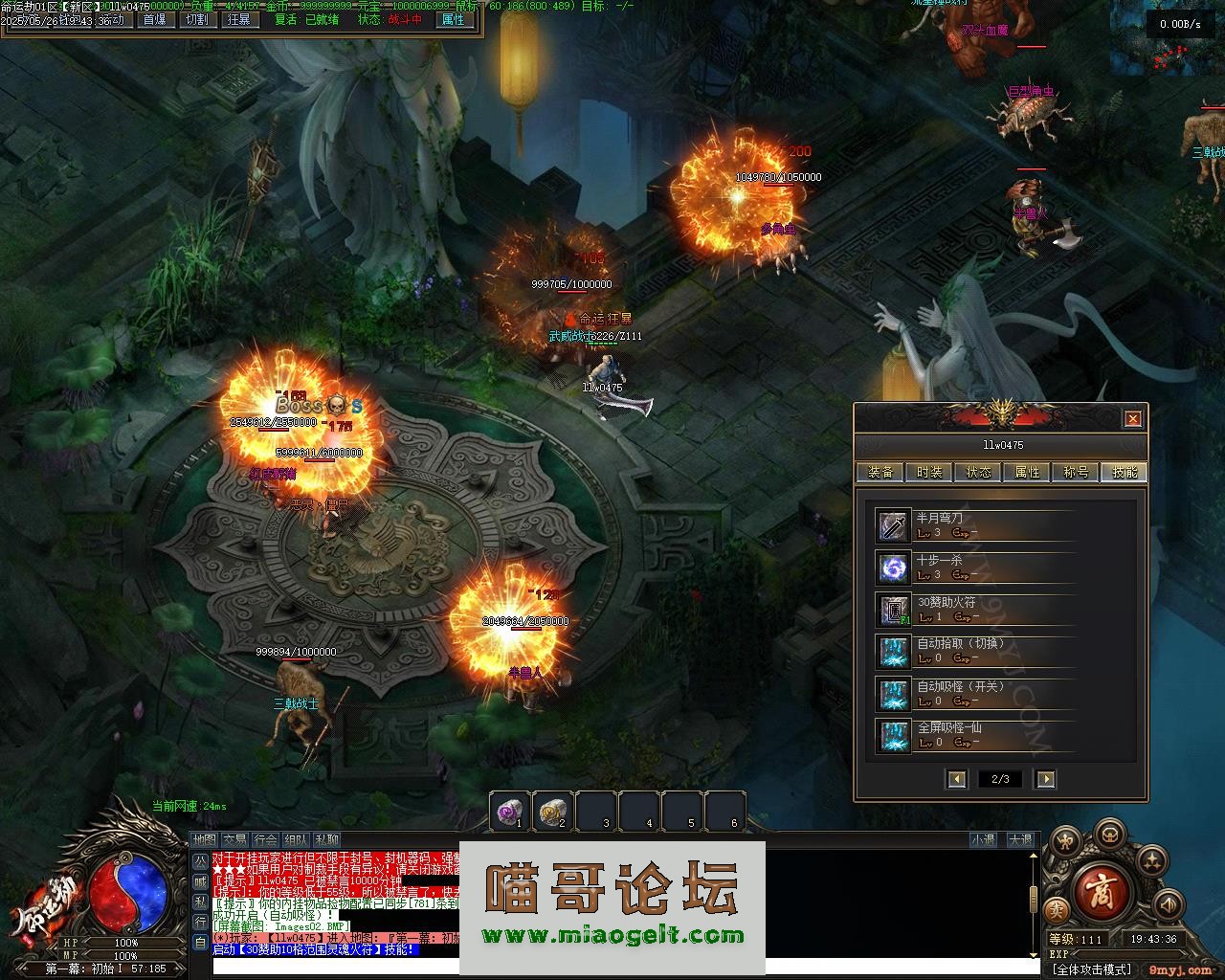Screen dimensions: 1225x980
Task: Open the 时装 fashion tab
Action: (929, 472)
